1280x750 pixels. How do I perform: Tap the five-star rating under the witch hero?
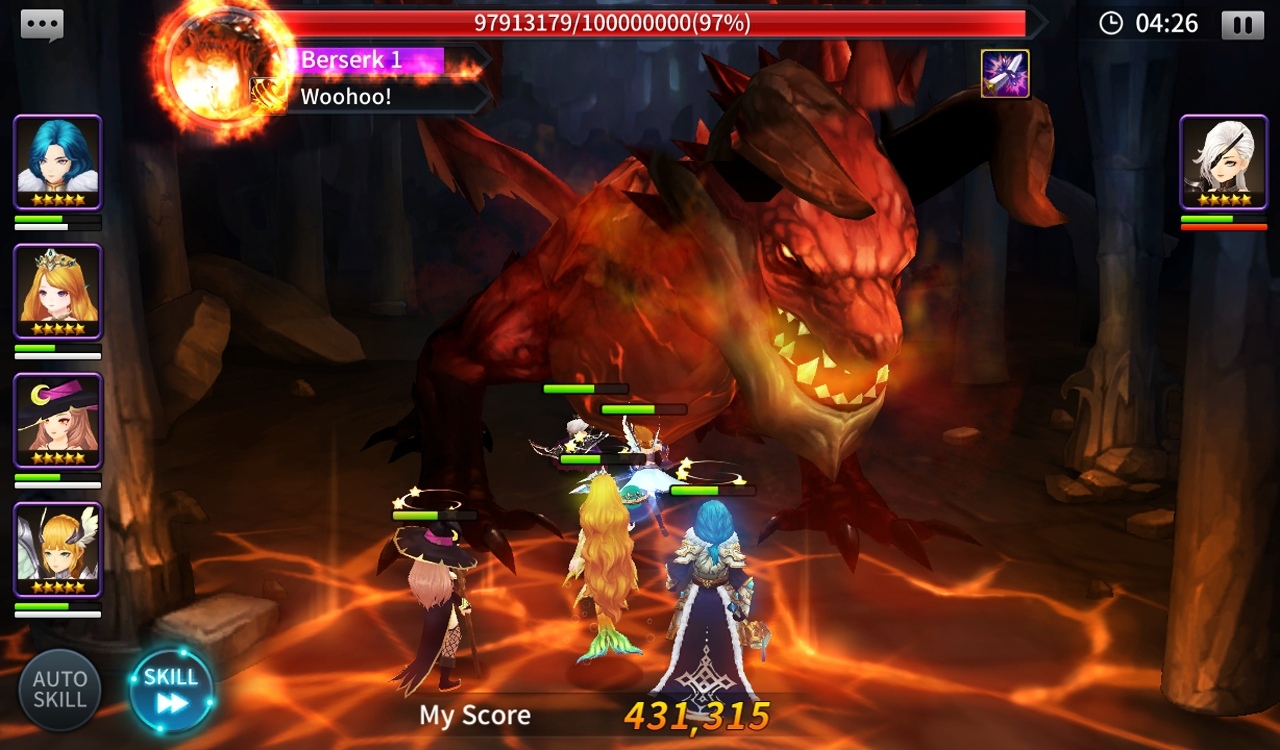pyautogui.click(x=57, y=458)
